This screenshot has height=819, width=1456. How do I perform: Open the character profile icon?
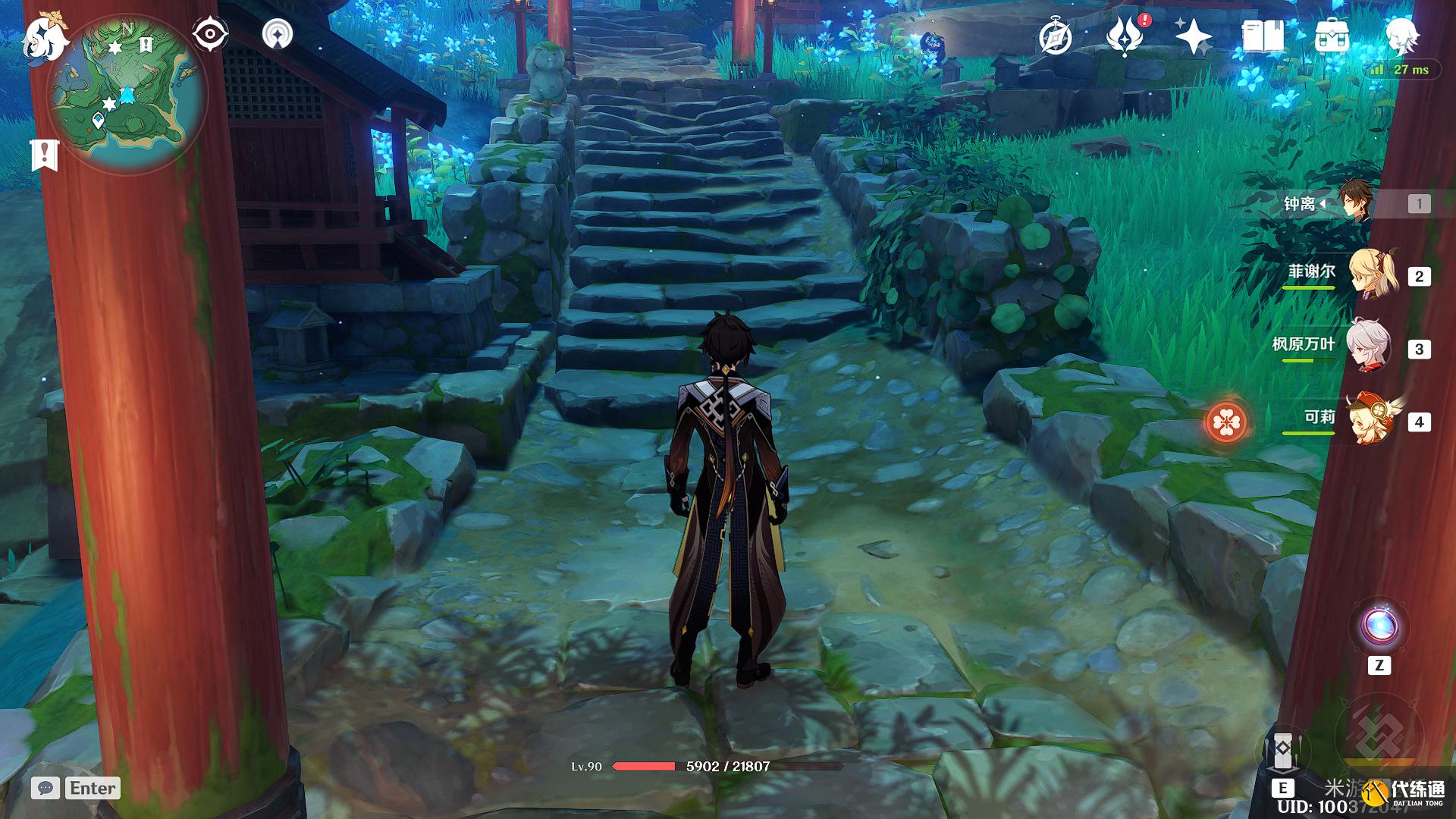[1401, 34]
